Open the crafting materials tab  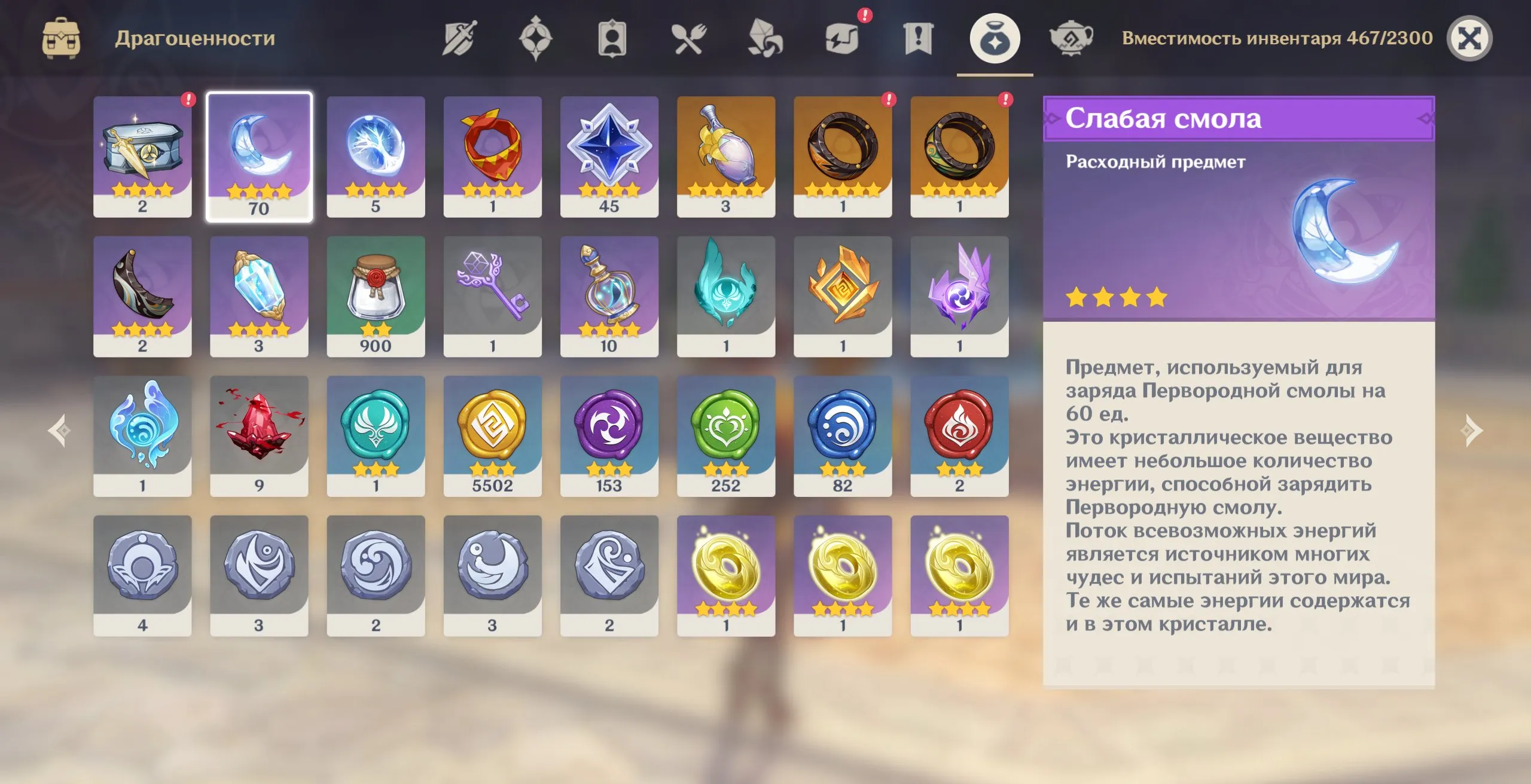(765, 38)
